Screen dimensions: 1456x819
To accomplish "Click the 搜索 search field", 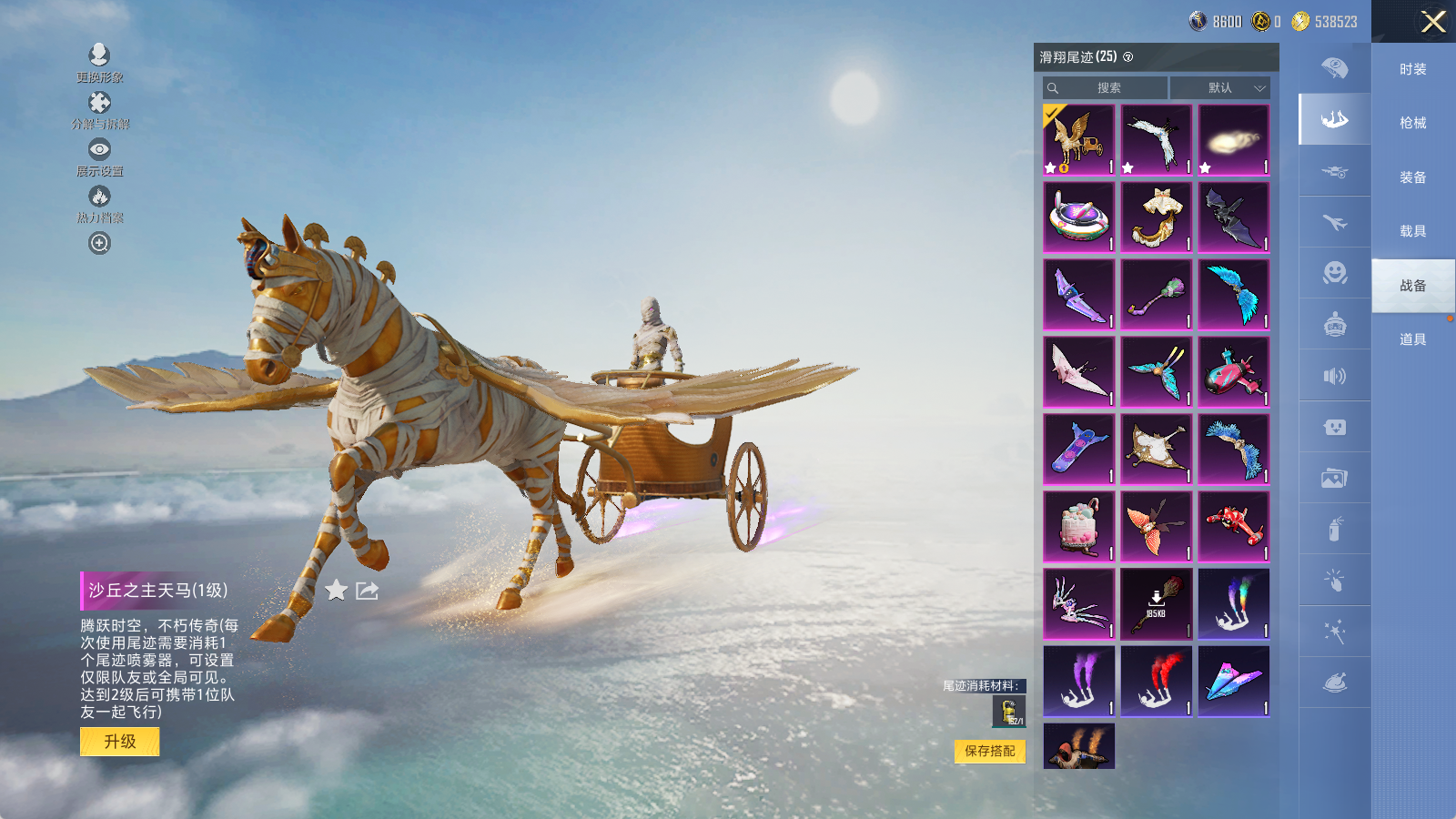I will (1106, 88).
